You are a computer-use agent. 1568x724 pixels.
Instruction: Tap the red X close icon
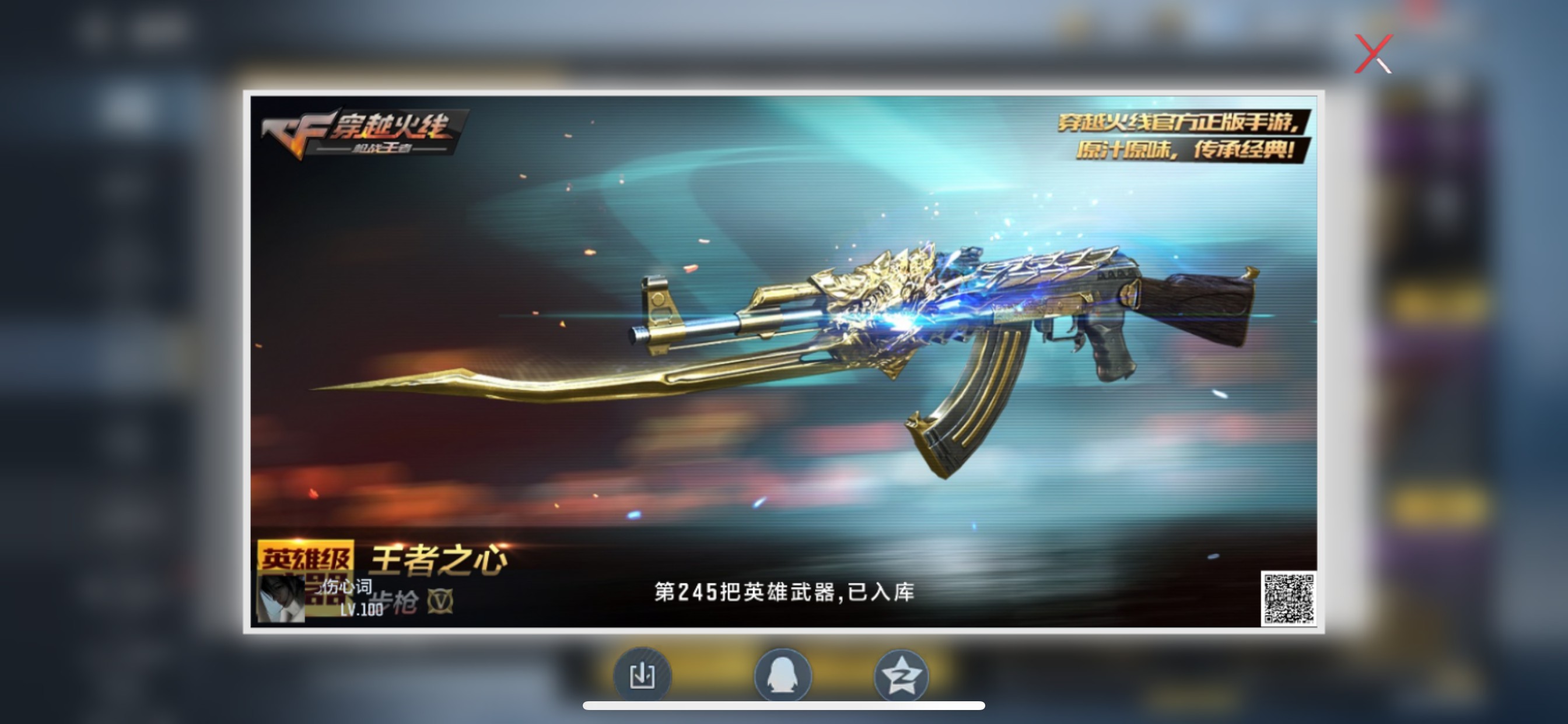point(1374,54)
